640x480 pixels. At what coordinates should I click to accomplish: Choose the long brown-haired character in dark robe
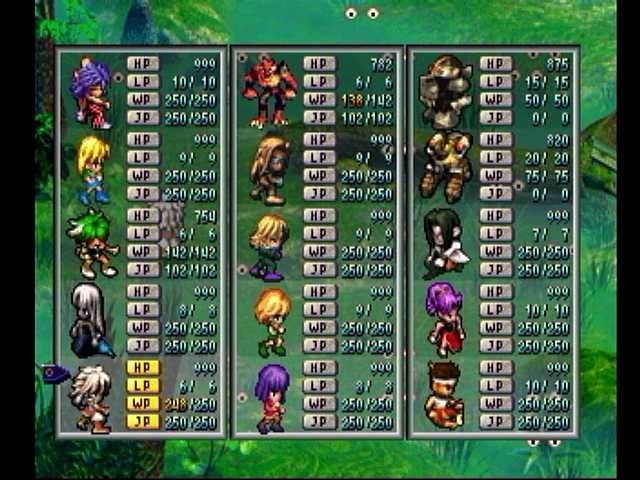pyautogui.click(x=270, y=166)
